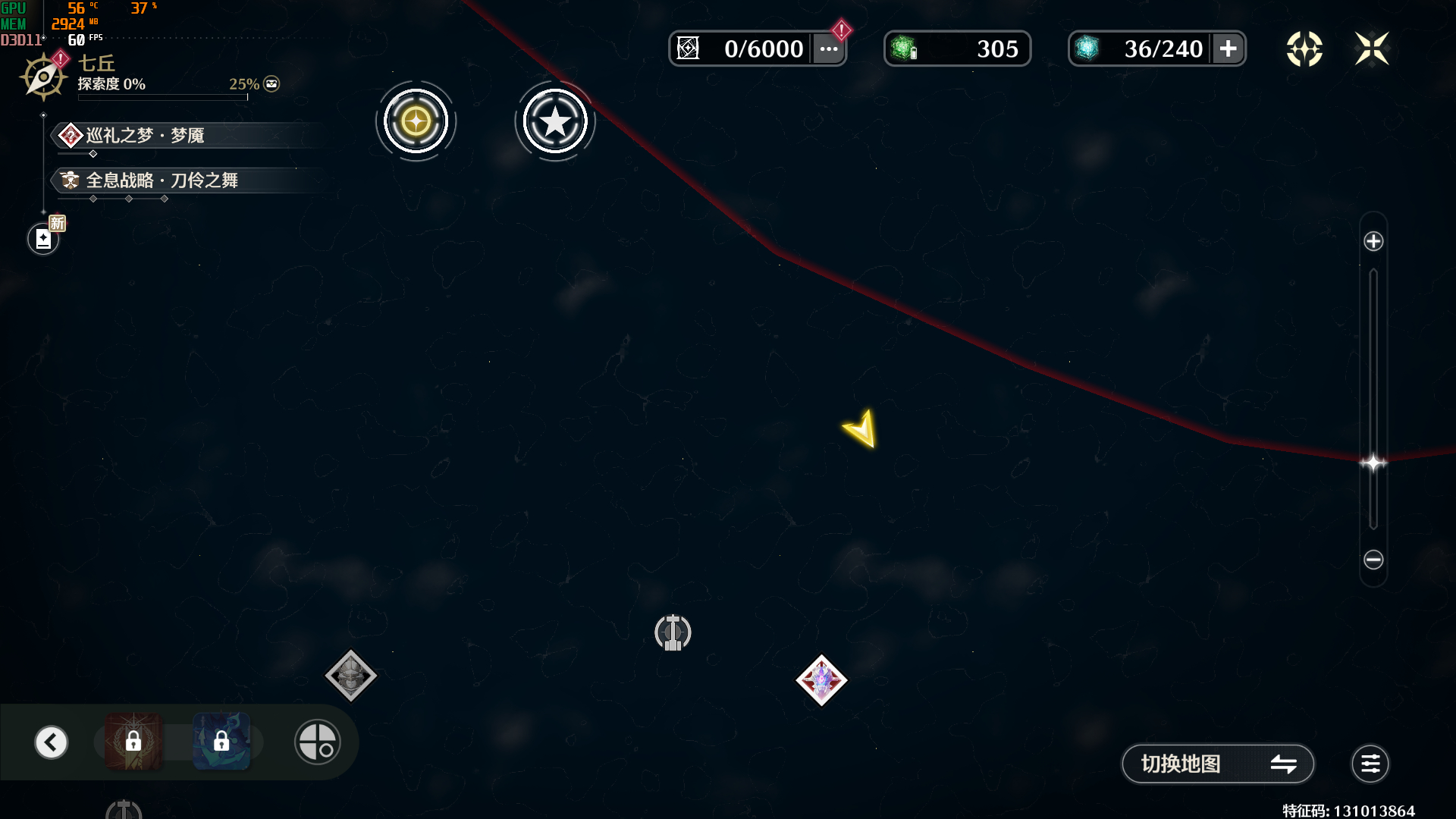Zoom in on the map

click(x=1373, y=241)
